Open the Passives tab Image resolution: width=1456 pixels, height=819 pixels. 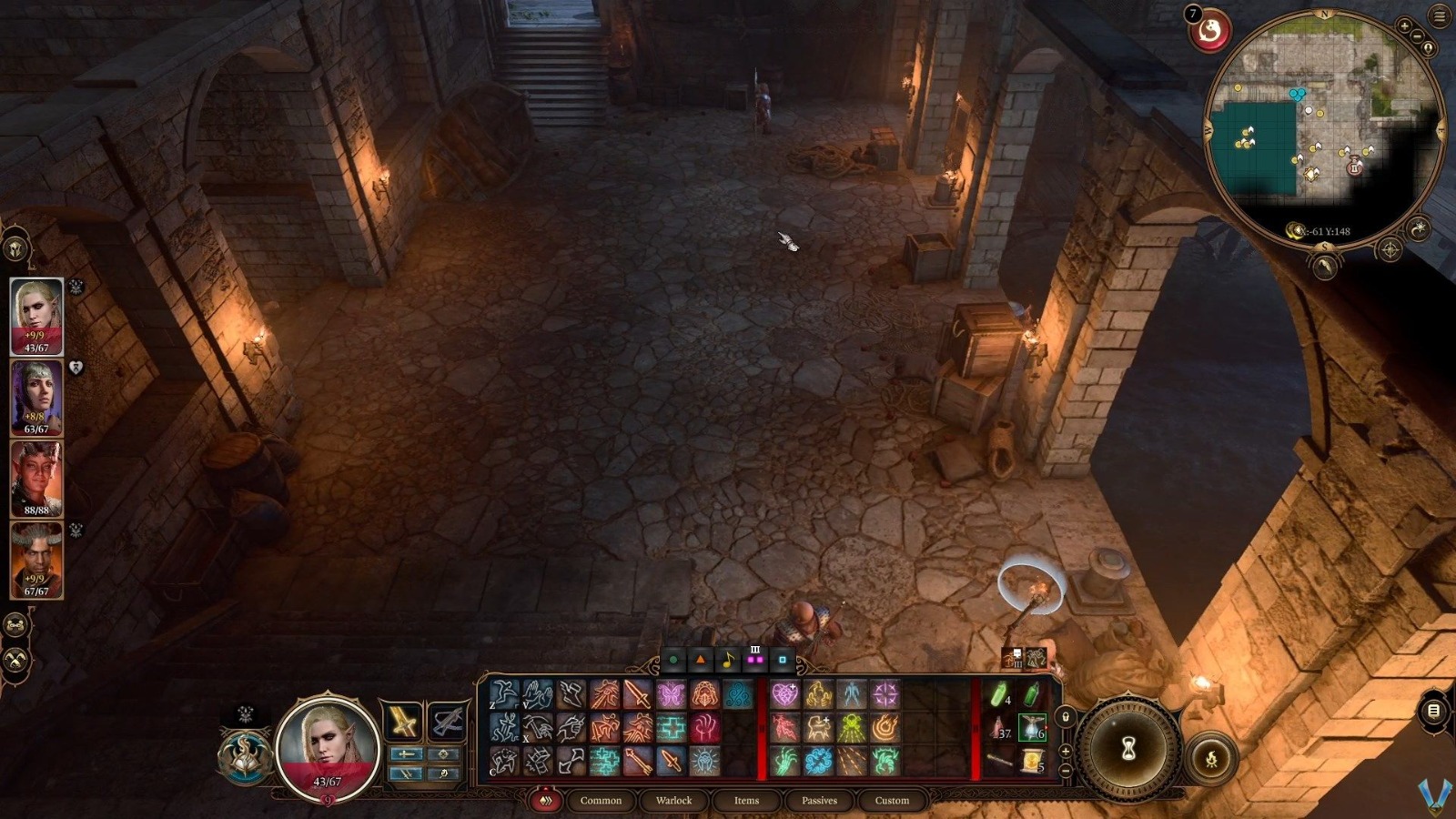click(820, 801)
